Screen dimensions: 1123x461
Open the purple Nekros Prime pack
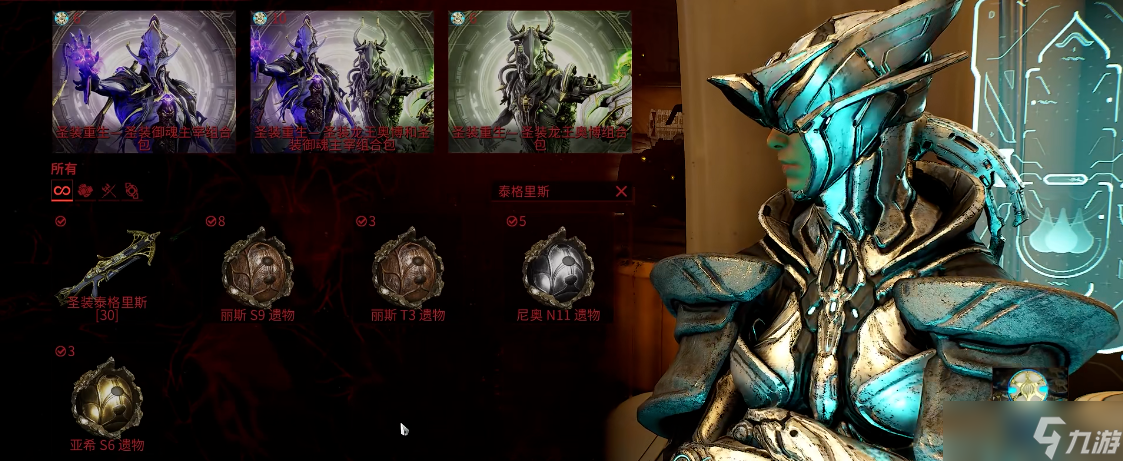(x=144, y=82)
